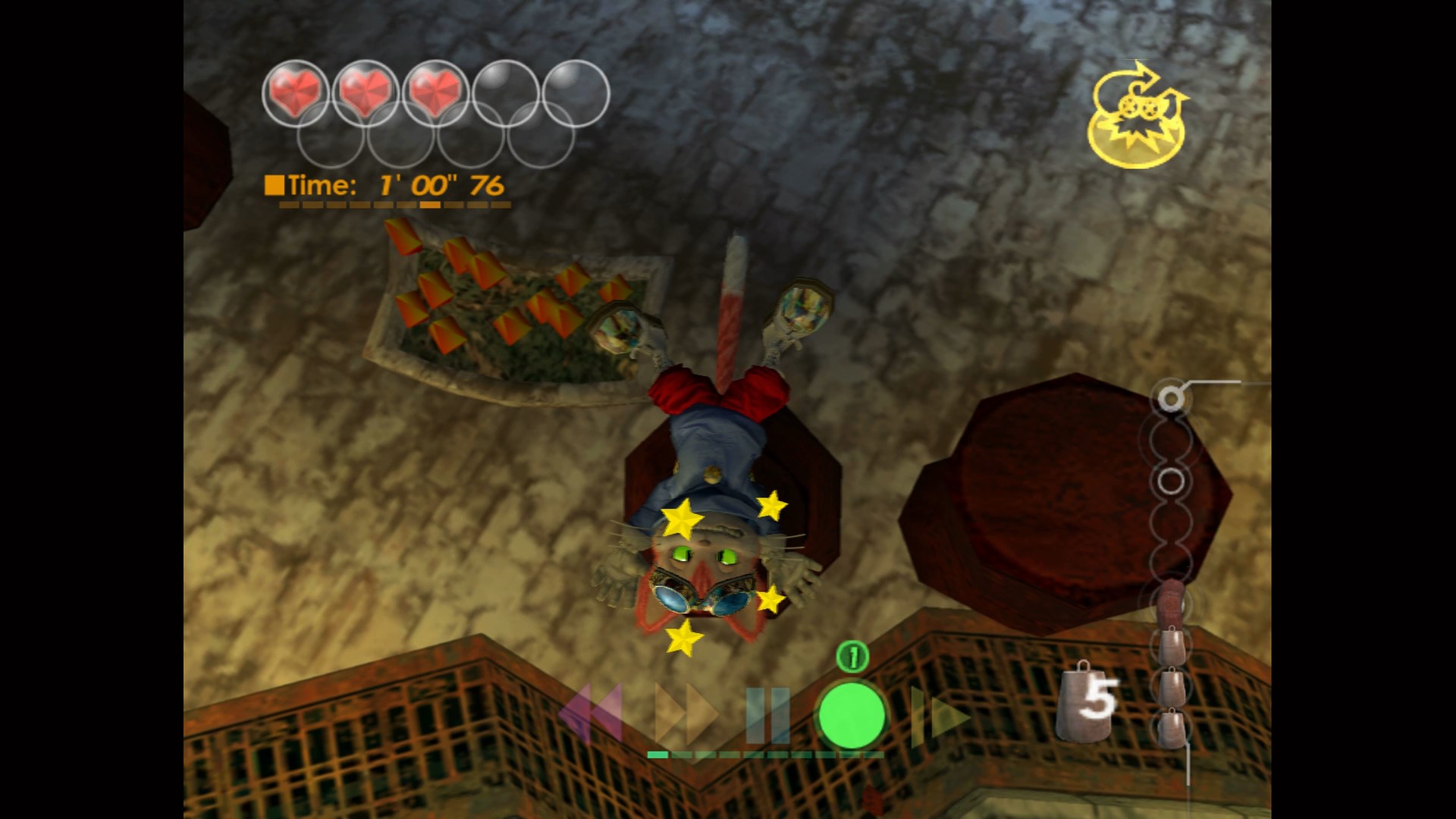The height and width of the screenshot is (819, 1456).
Task: Select the orange fast-forward time control
Action: click(686, 714)
